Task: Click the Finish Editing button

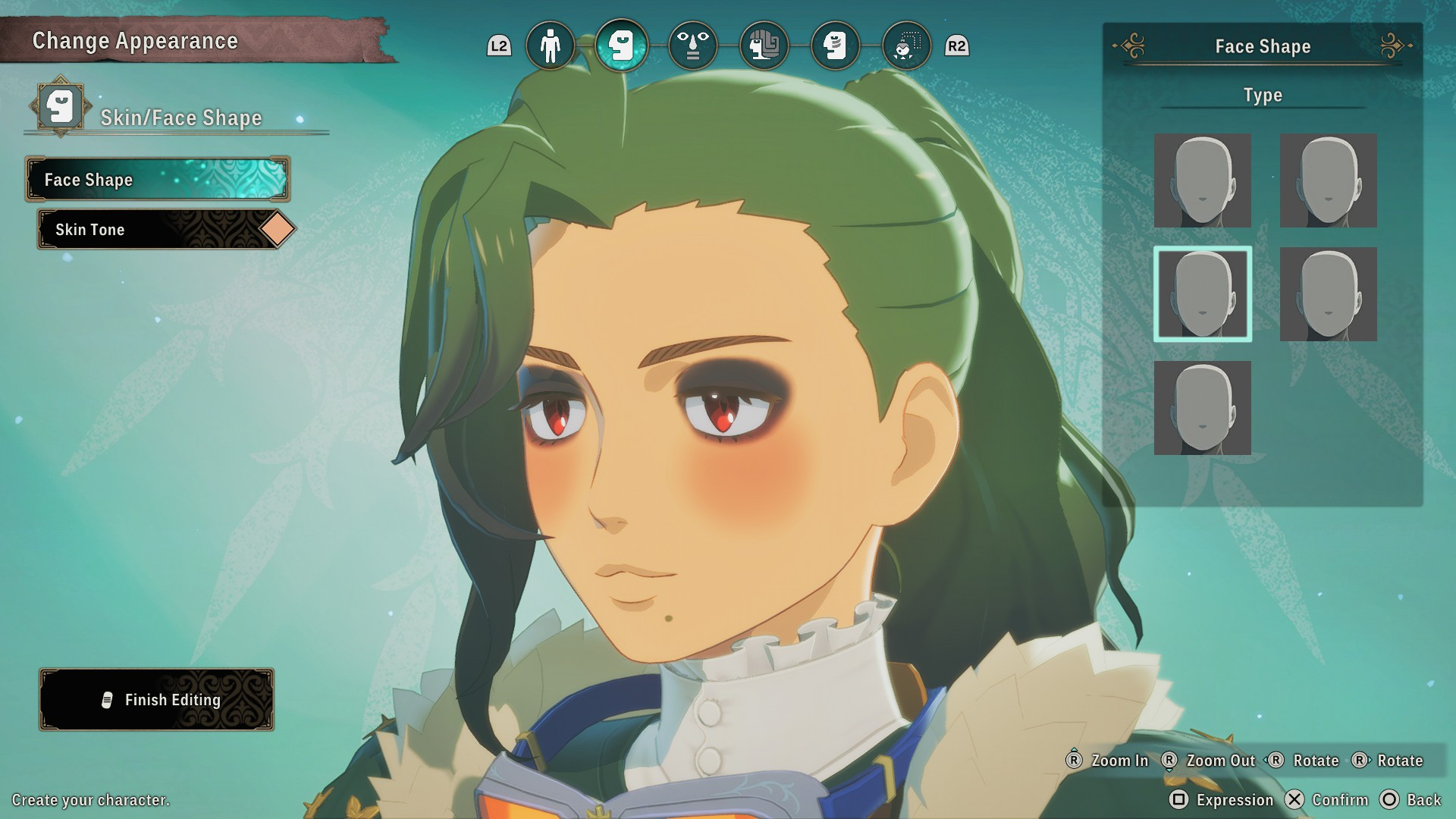Action: 157,700
